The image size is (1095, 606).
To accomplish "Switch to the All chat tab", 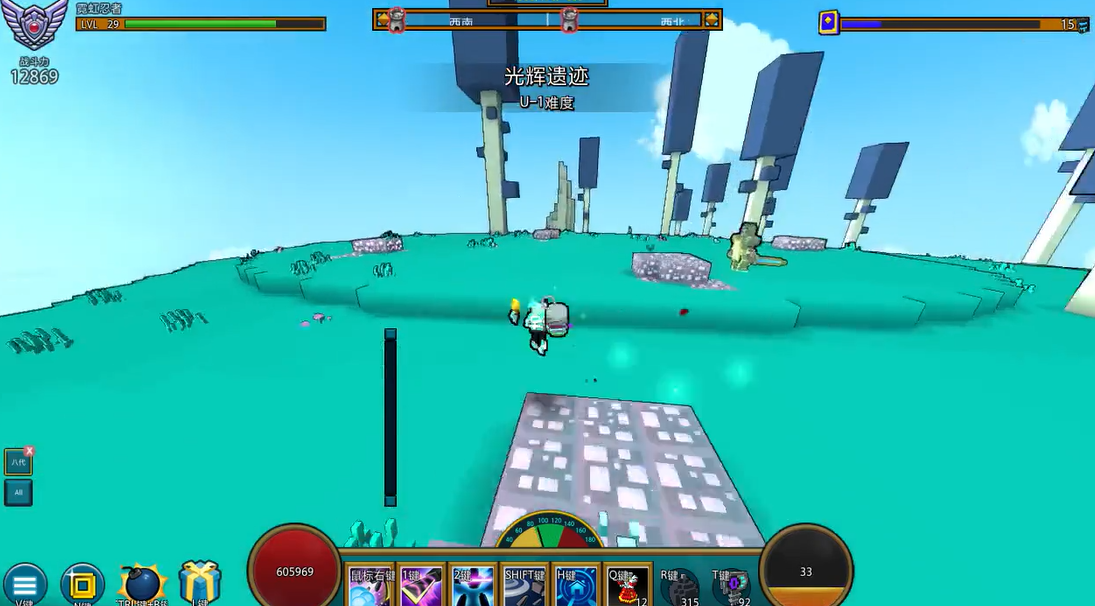I will tap(18, 493).
